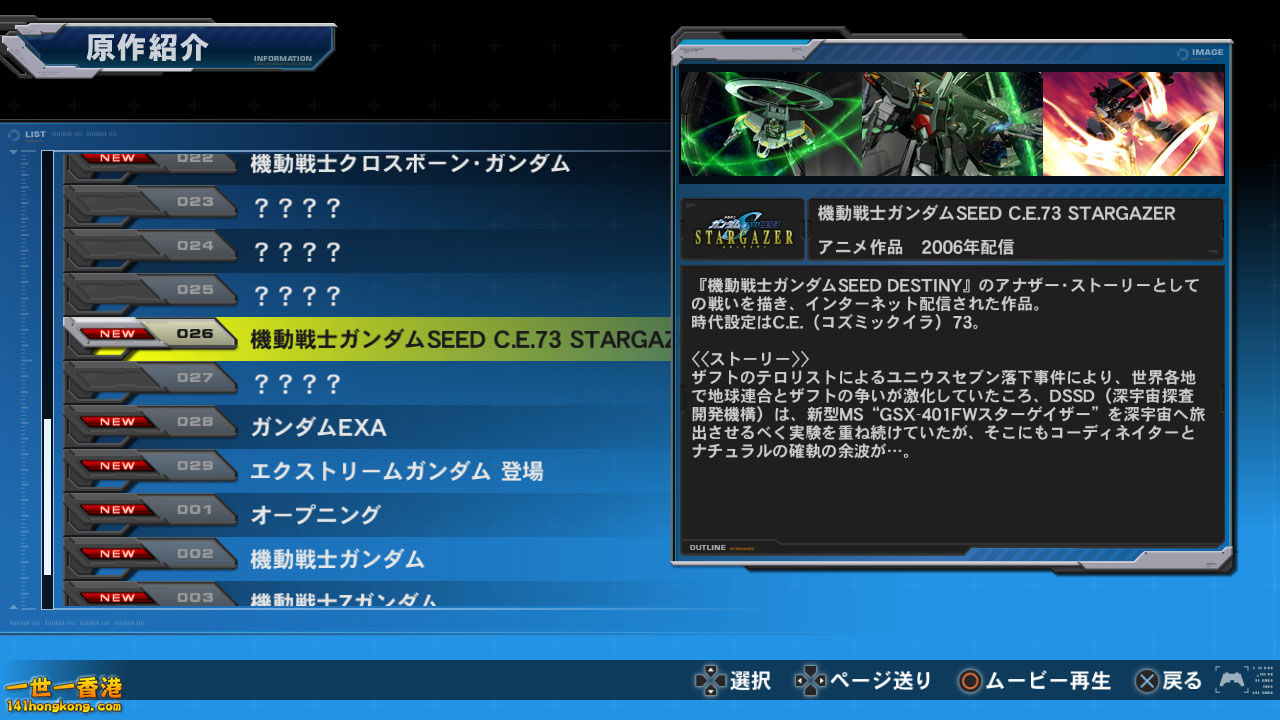Click the IMAGE icon in the detail panel header
The height and width of the screenshot is (720, 1280).
coord(1199,52)
